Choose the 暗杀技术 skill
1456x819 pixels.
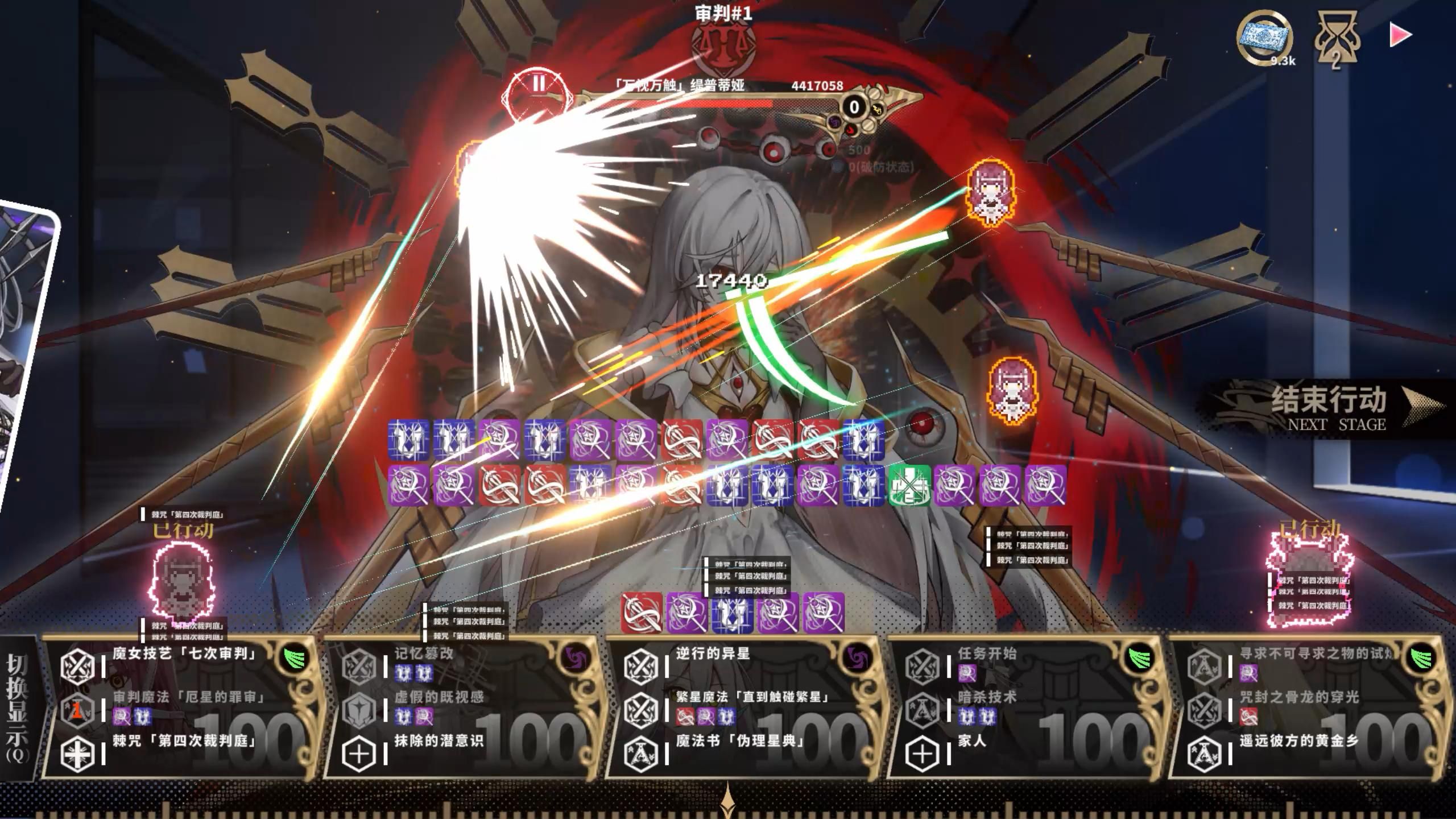(987, 697)
